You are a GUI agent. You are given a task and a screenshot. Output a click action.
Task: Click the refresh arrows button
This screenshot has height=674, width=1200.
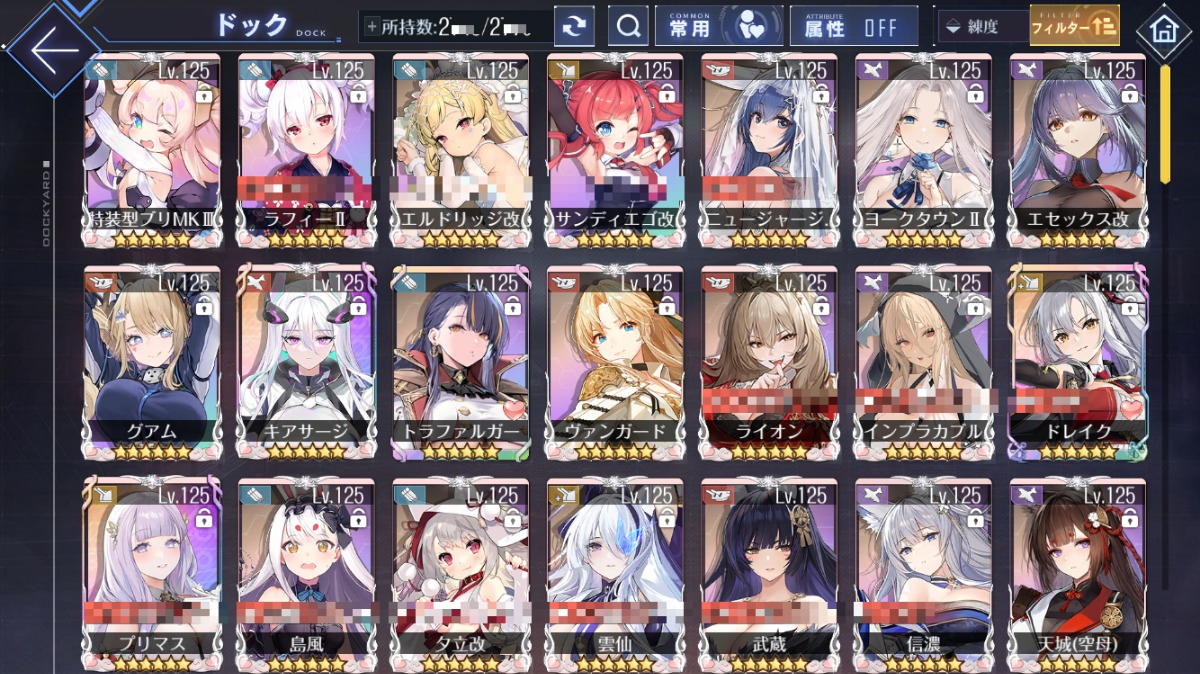pos(574,27)
